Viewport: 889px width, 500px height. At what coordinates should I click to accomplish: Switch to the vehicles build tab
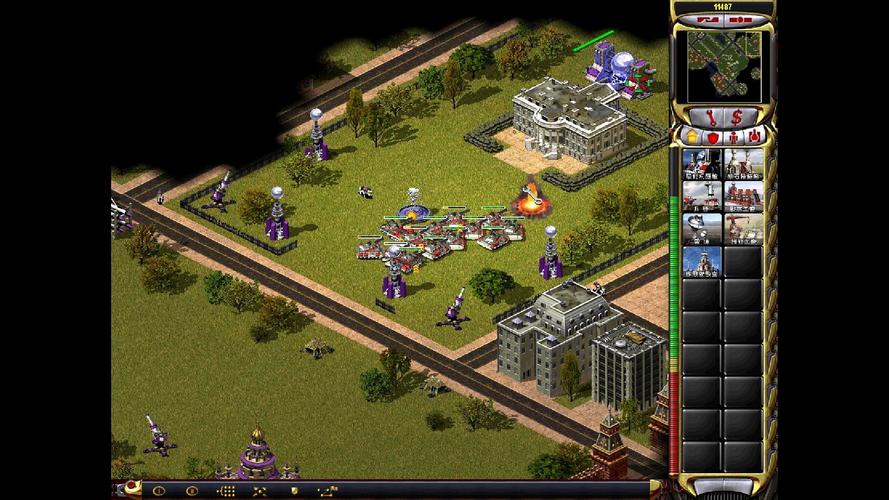(x=755, y=136)
